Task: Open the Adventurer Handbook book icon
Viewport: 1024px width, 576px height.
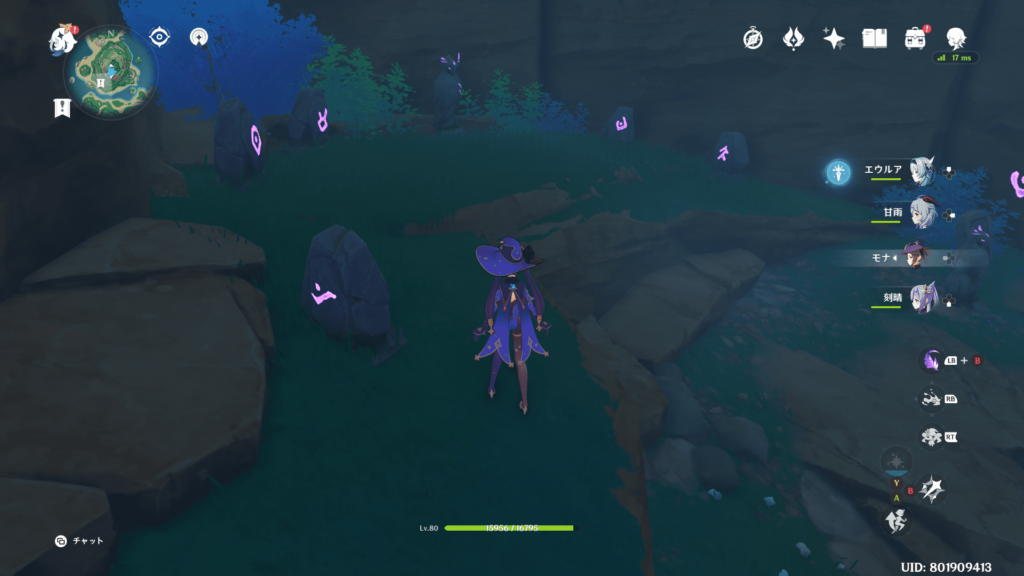Action: (875, 38)
